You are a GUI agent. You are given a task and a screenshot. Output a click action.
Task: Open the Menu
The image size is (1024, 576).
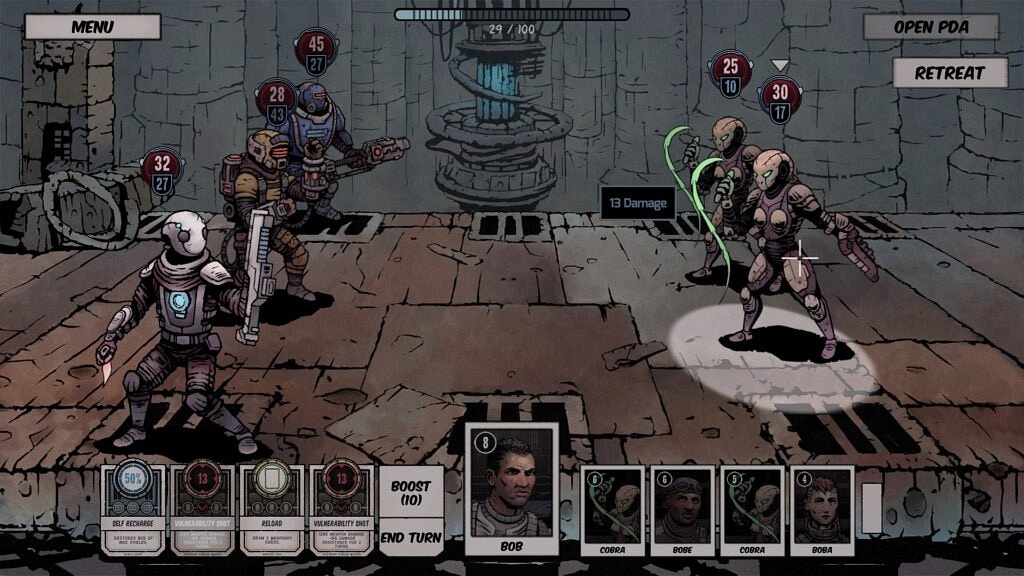pyautogui.click(x=92, y=26)
